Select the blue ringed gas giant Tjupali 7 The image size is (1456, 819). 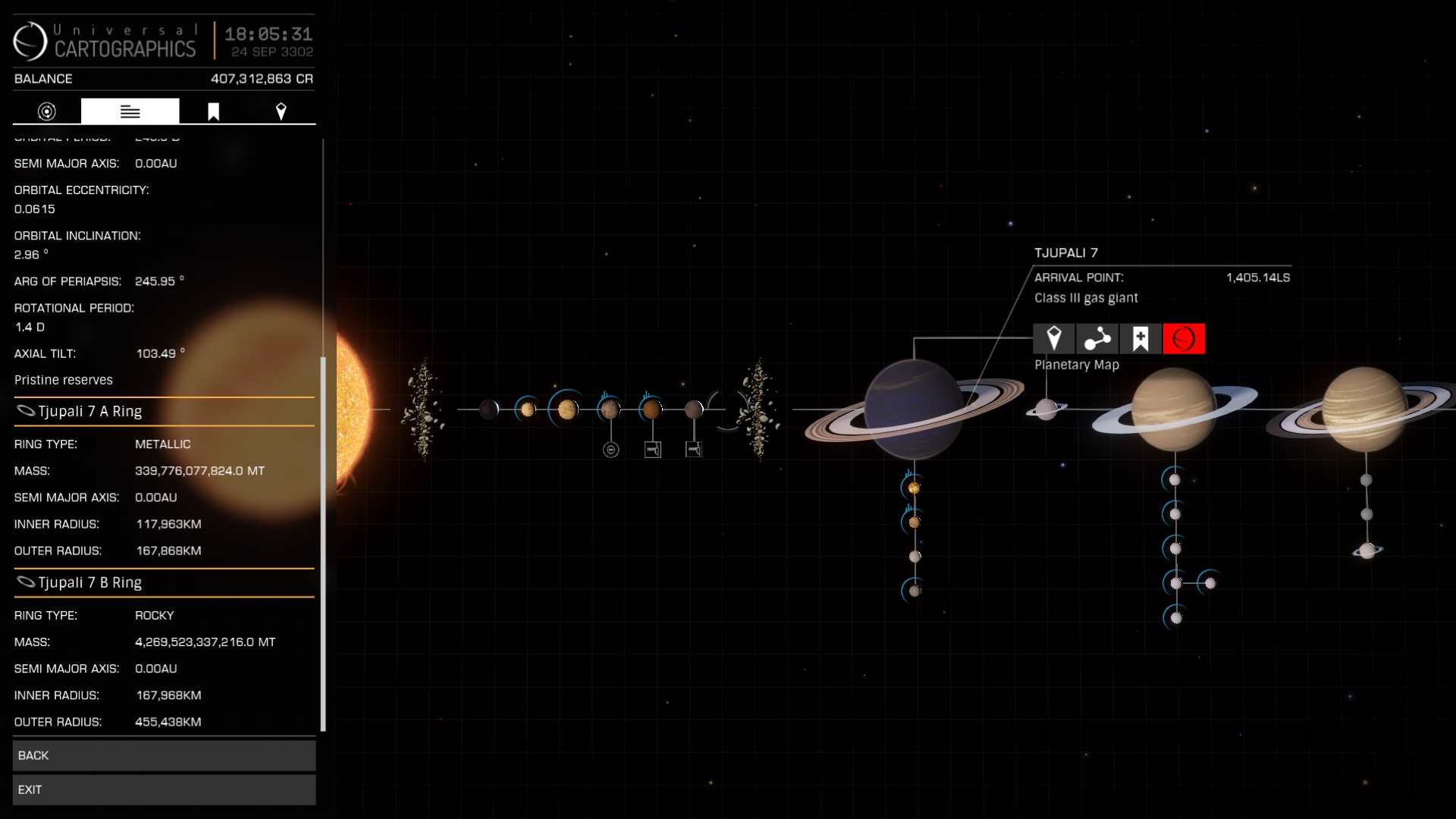click(913, 409)
